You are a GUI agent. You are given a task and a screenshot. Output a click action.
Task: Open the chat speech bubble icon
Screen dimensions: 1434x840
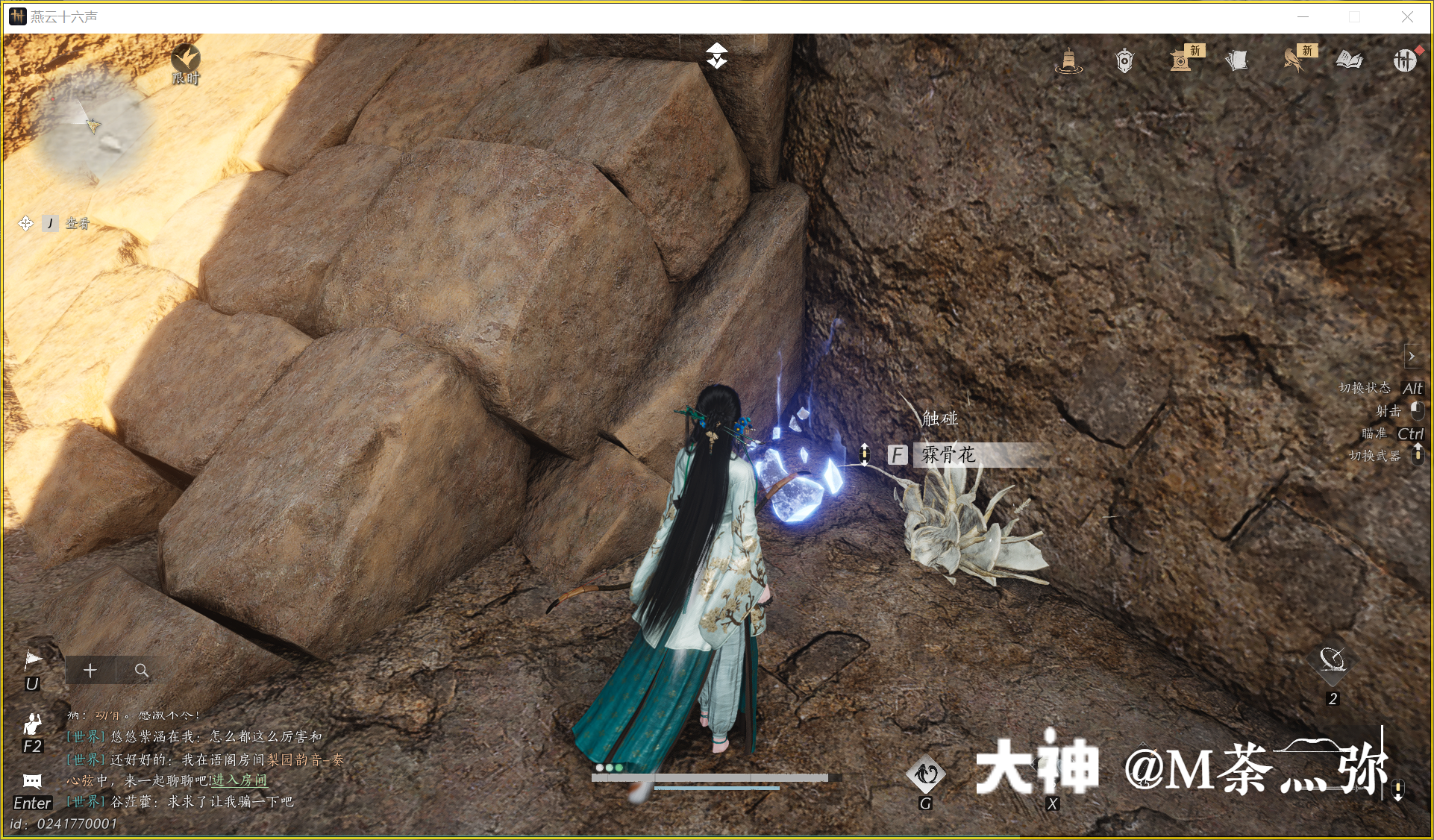point(32,781)
